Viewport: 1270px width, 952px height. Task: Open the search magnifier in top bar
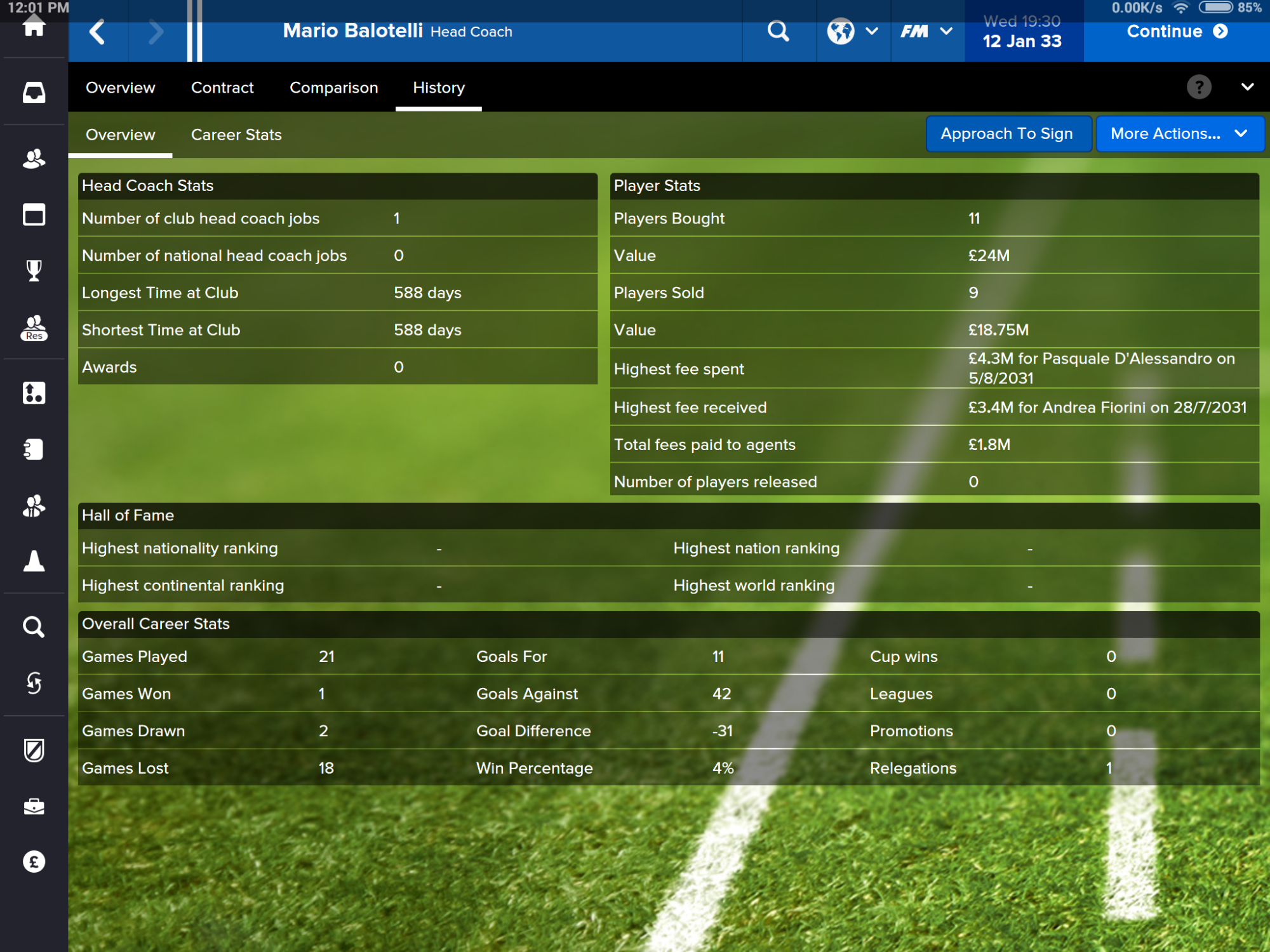click(x=778, y=31)
